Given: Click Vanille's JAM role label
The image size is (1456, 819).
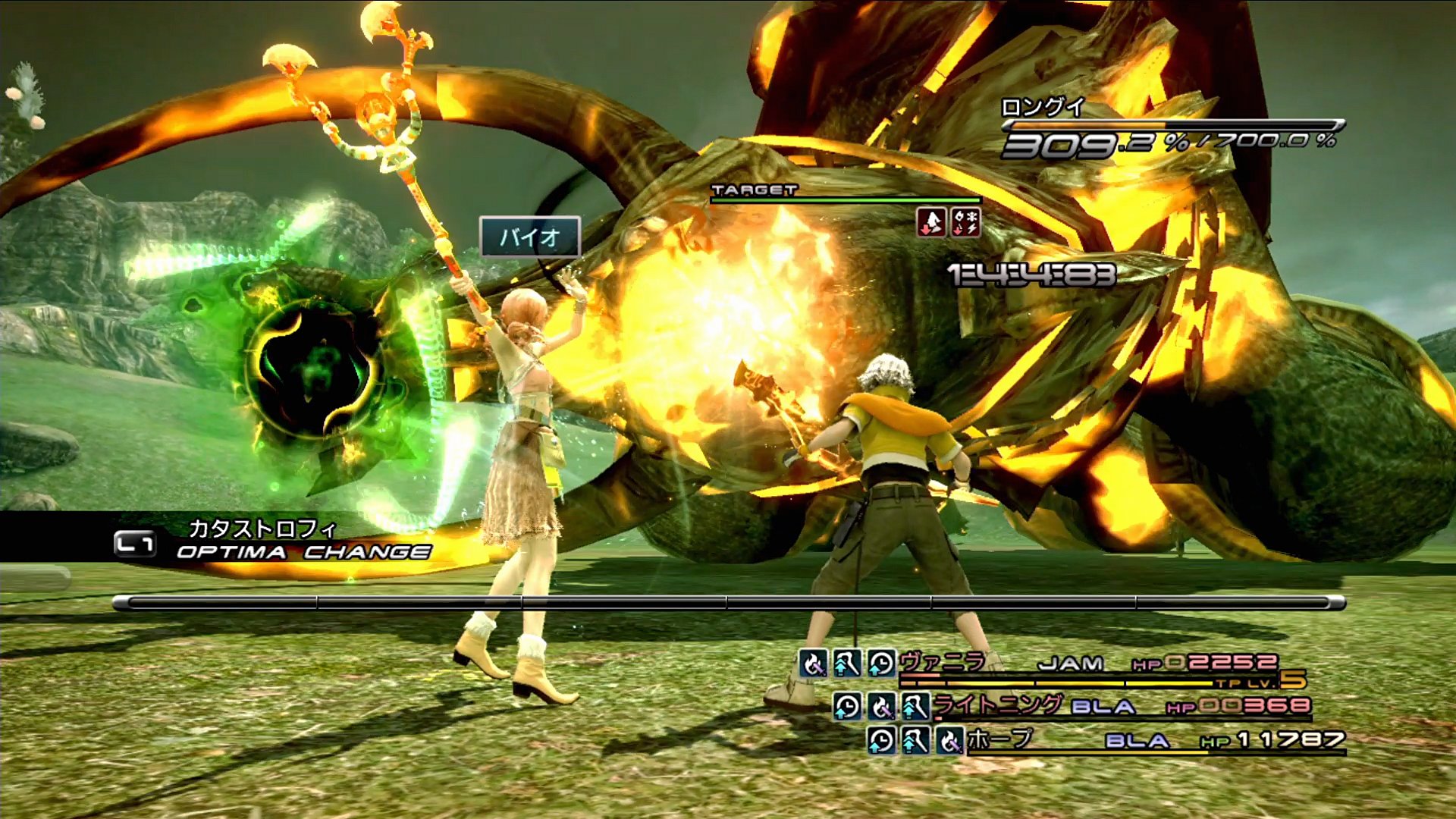Looking at the screenshot, I should tap(1070, 664).
